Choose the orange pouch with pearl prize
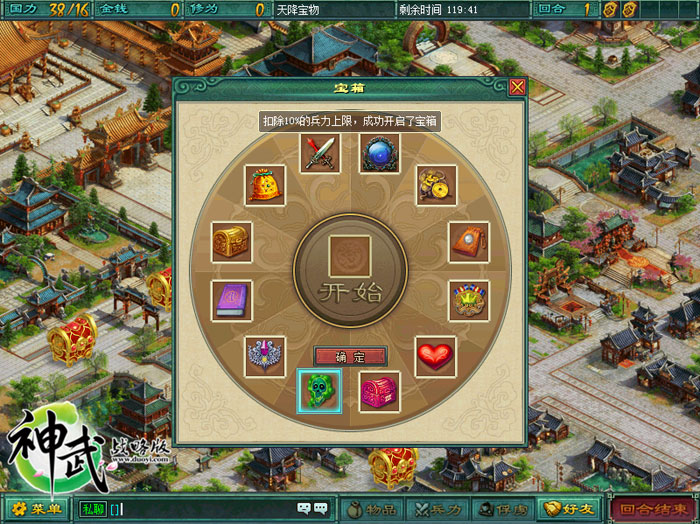The height and width of the screenshot is (524, 700). pos(468,242)
